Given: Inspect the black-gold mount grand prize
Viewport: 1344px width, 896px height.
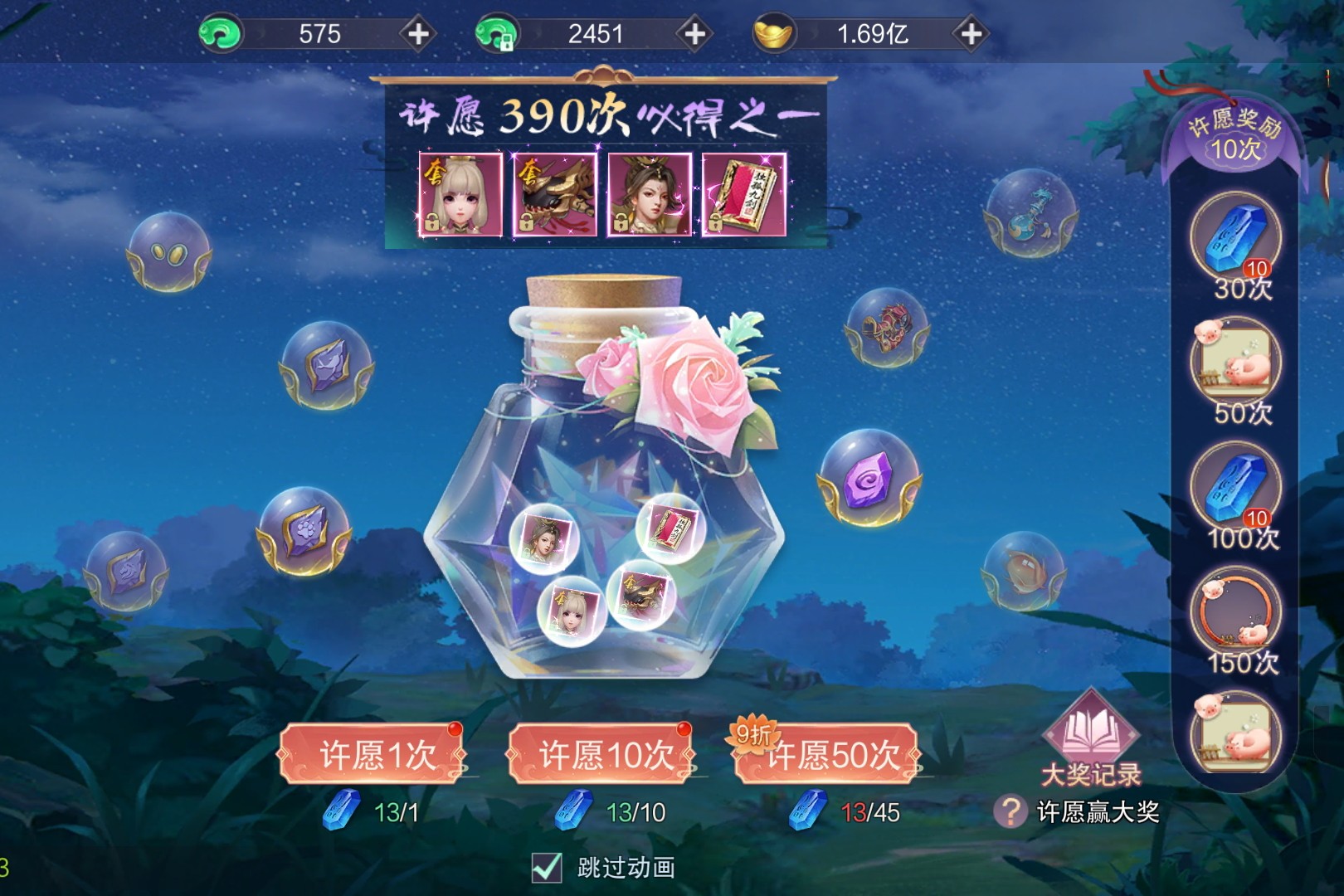Looking at the screenshot, I should [555, 195].
